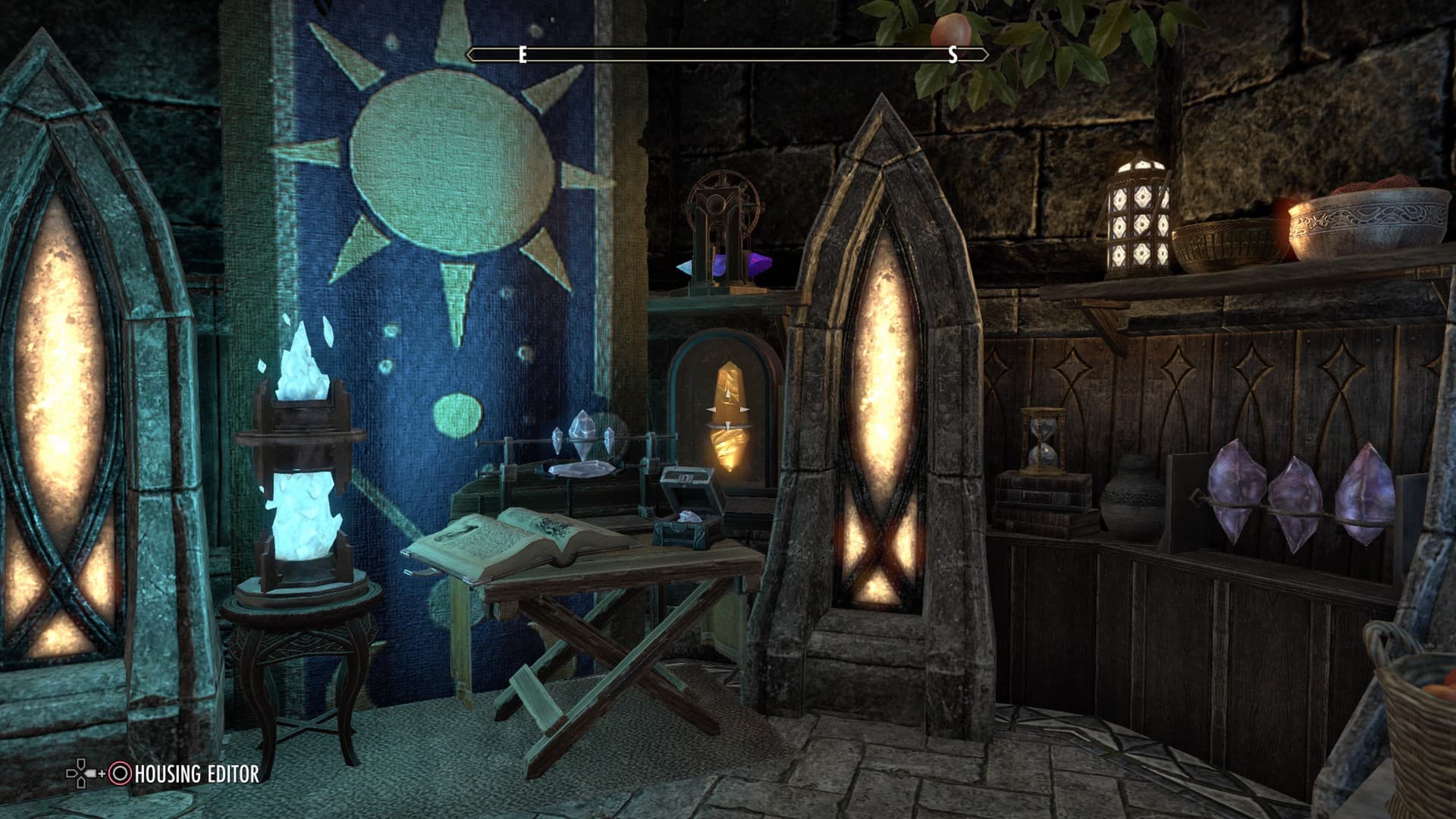Click the right arrow on the crystal reticle
This screenshot has width=1456, height=819.
coord(744,409)
